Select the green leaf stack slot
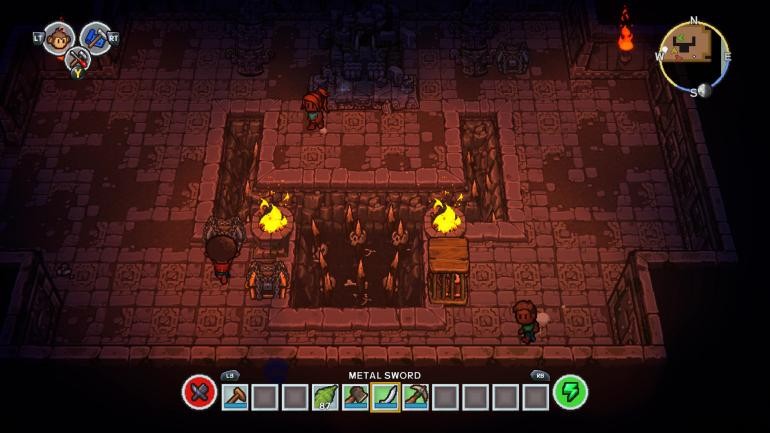The width and height of the screenshot is (770, 433). [x=325, y=397]
